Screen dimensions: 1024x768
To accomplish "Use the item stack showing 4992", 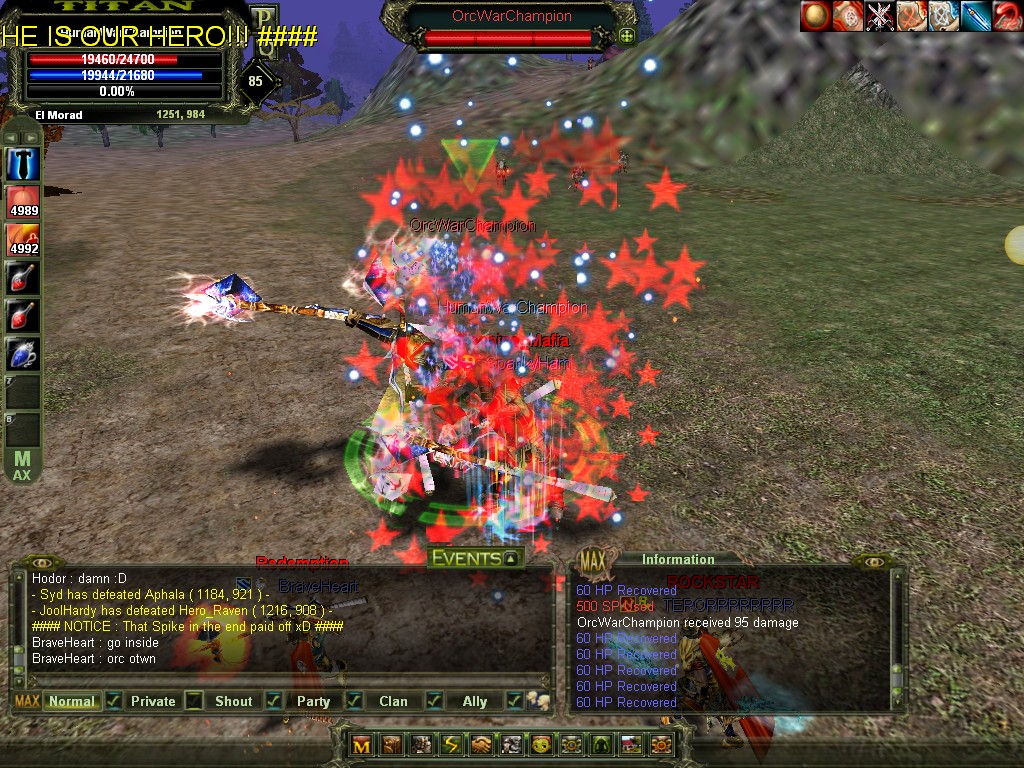I will [22, 240].
